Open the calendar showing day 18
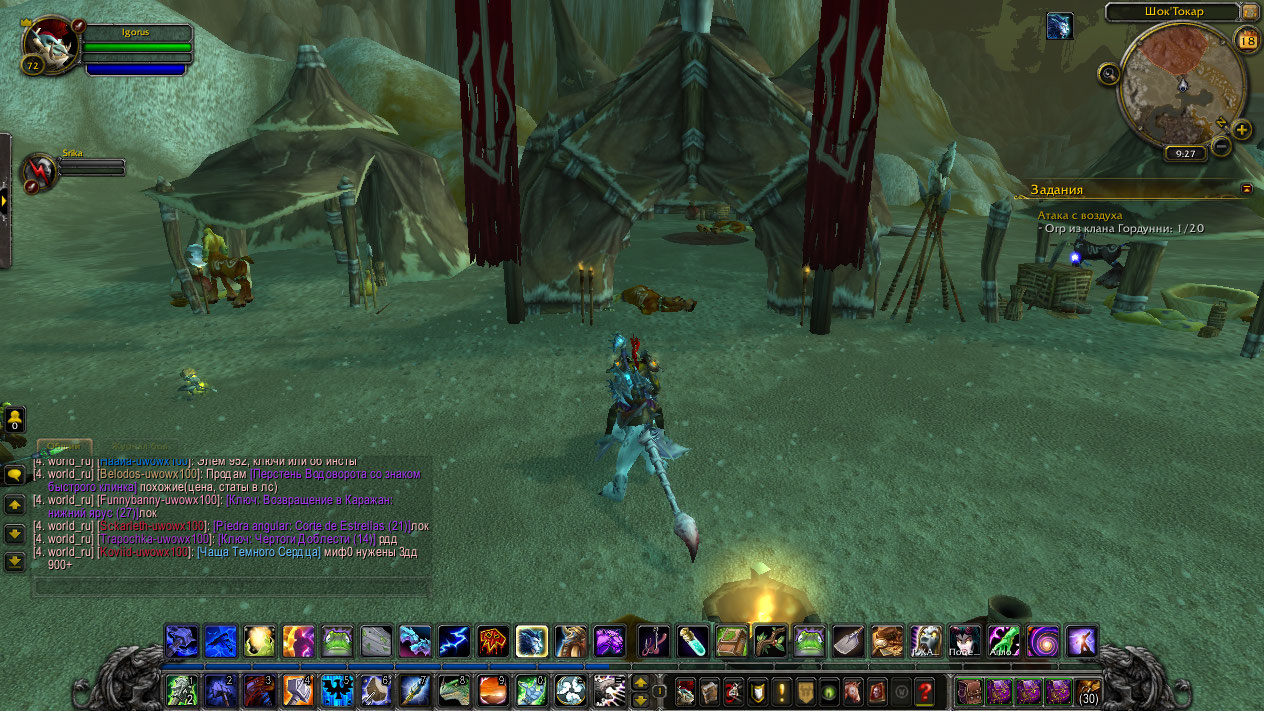The image size is (1264, 711). coord(1247,40)
